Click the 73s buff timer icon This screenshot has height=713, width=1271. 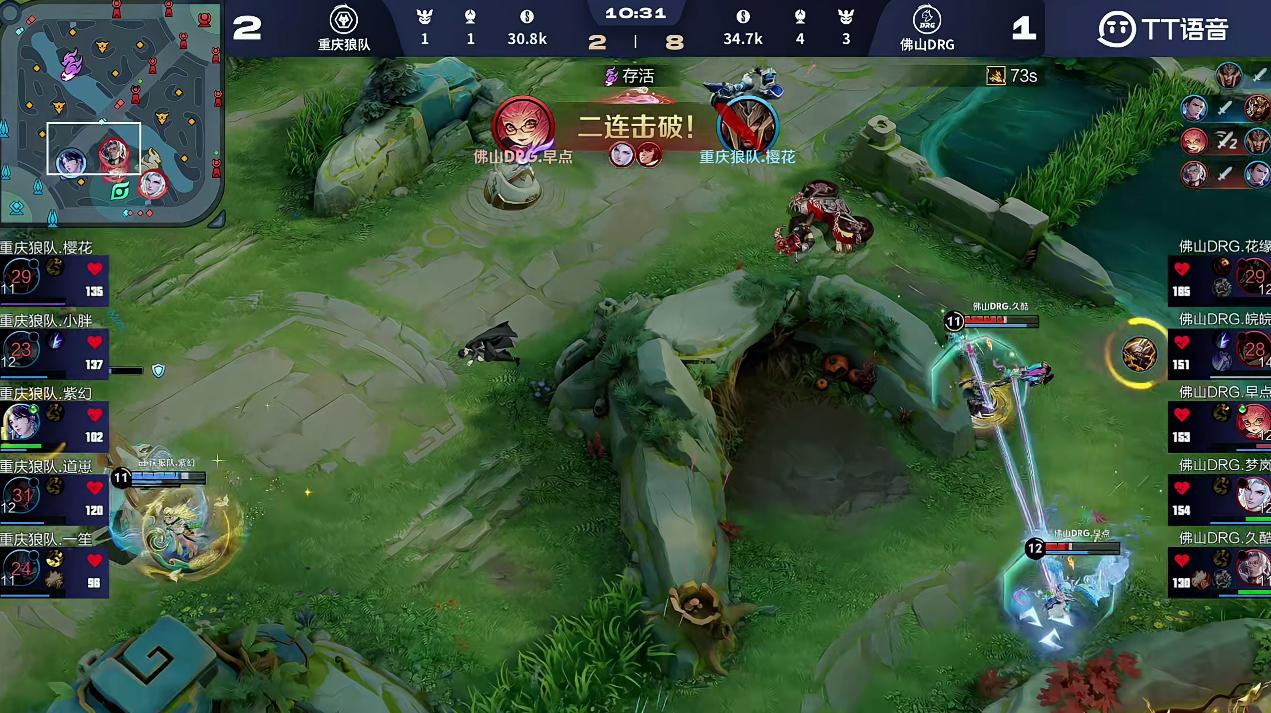(996, 76)
